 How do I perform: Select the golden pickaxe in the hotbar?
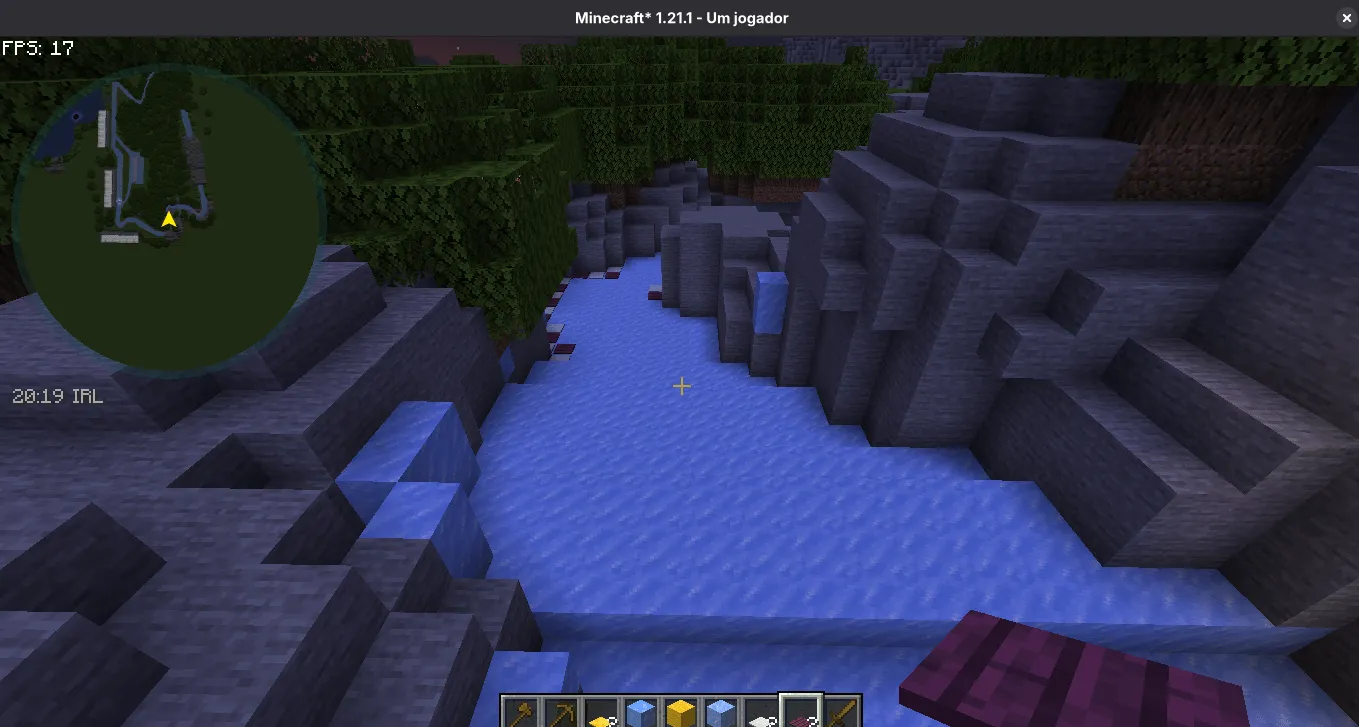click(562, 712)
